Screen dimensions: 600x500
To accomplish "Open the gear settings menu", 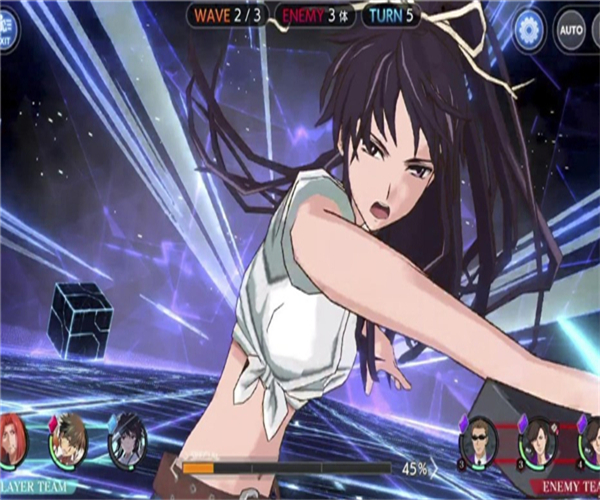I will coord(530,29).
